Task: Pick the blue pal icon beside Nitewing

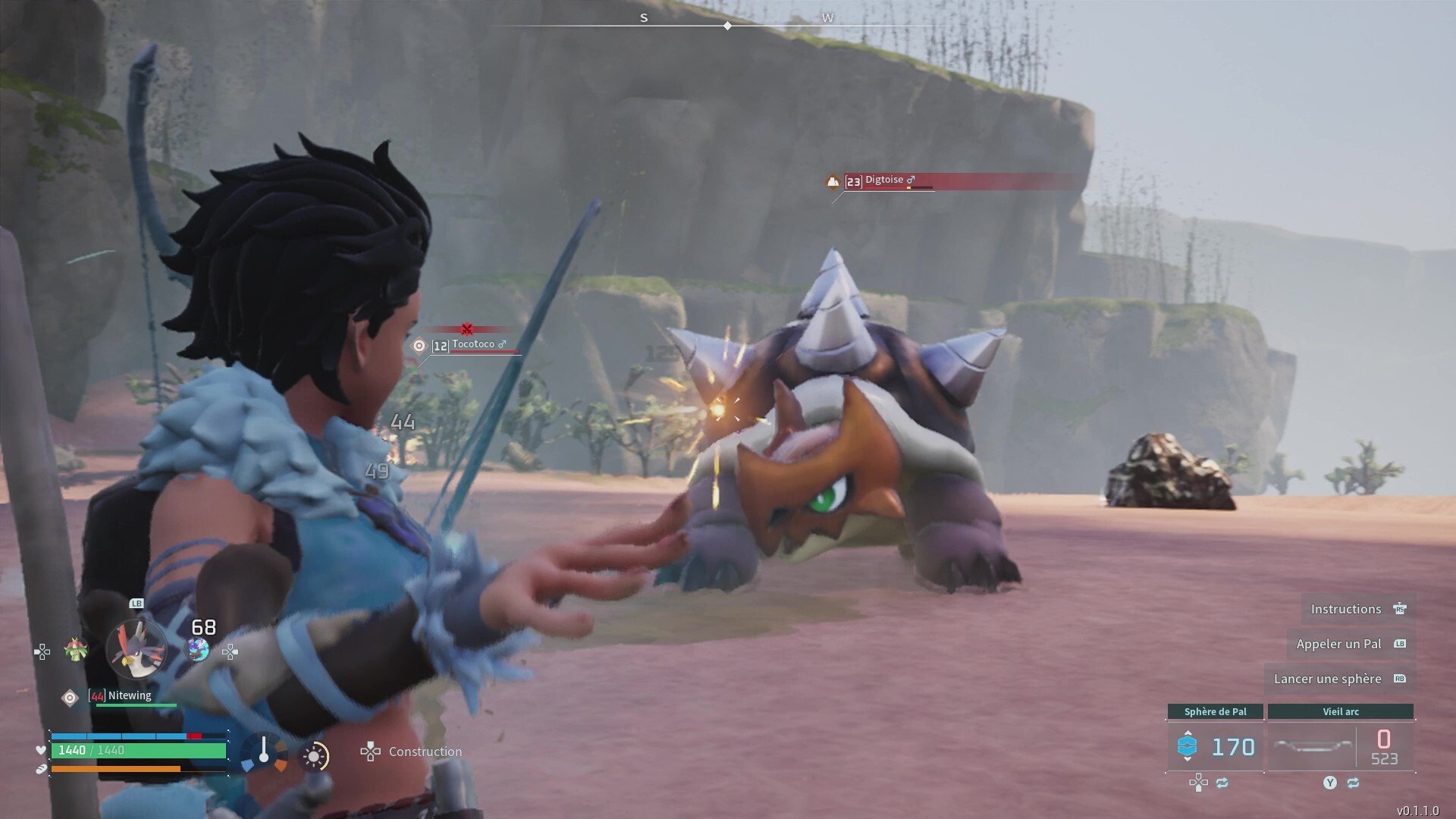Action: (198, 649)
